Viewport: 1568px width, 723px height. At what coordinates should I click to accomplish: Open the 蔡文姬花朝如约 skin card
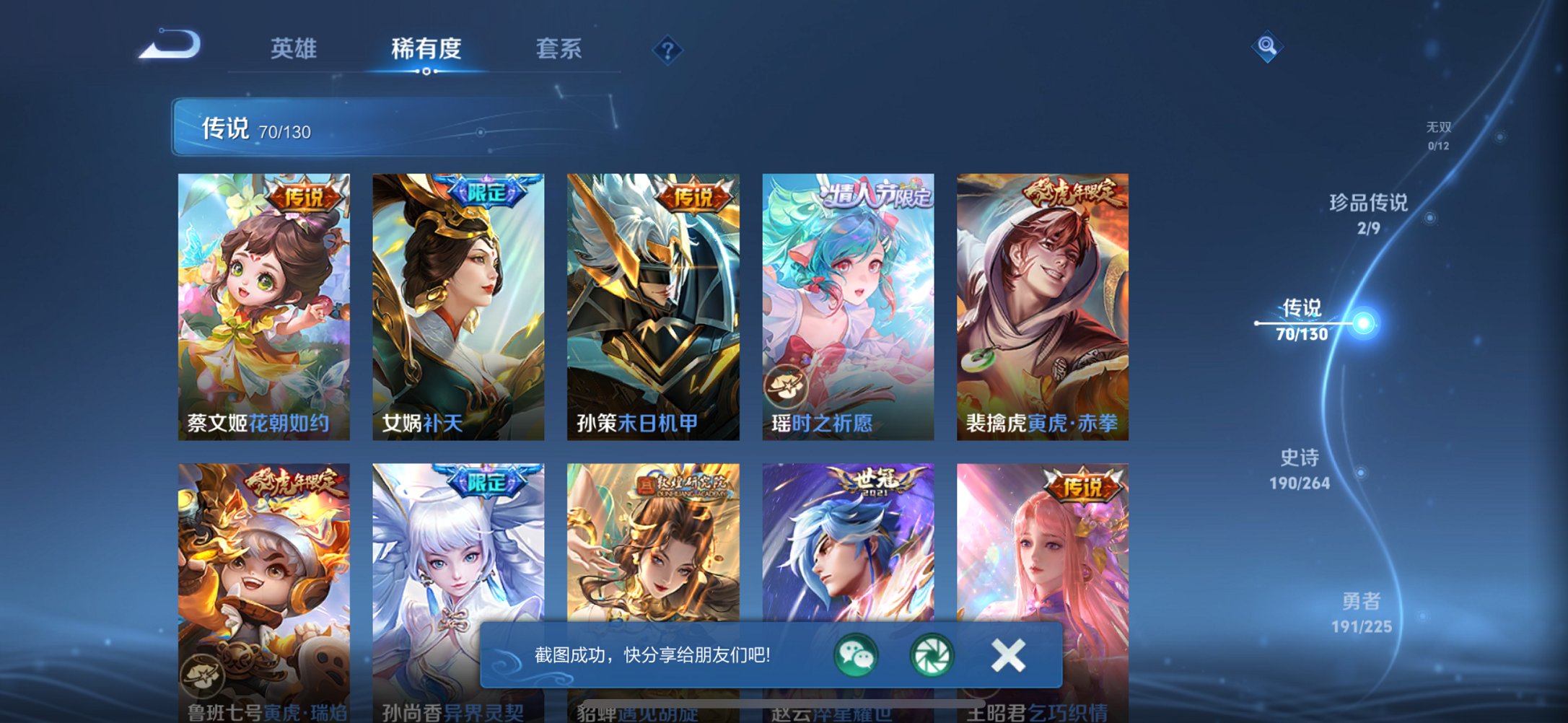[x=265, y=303]
